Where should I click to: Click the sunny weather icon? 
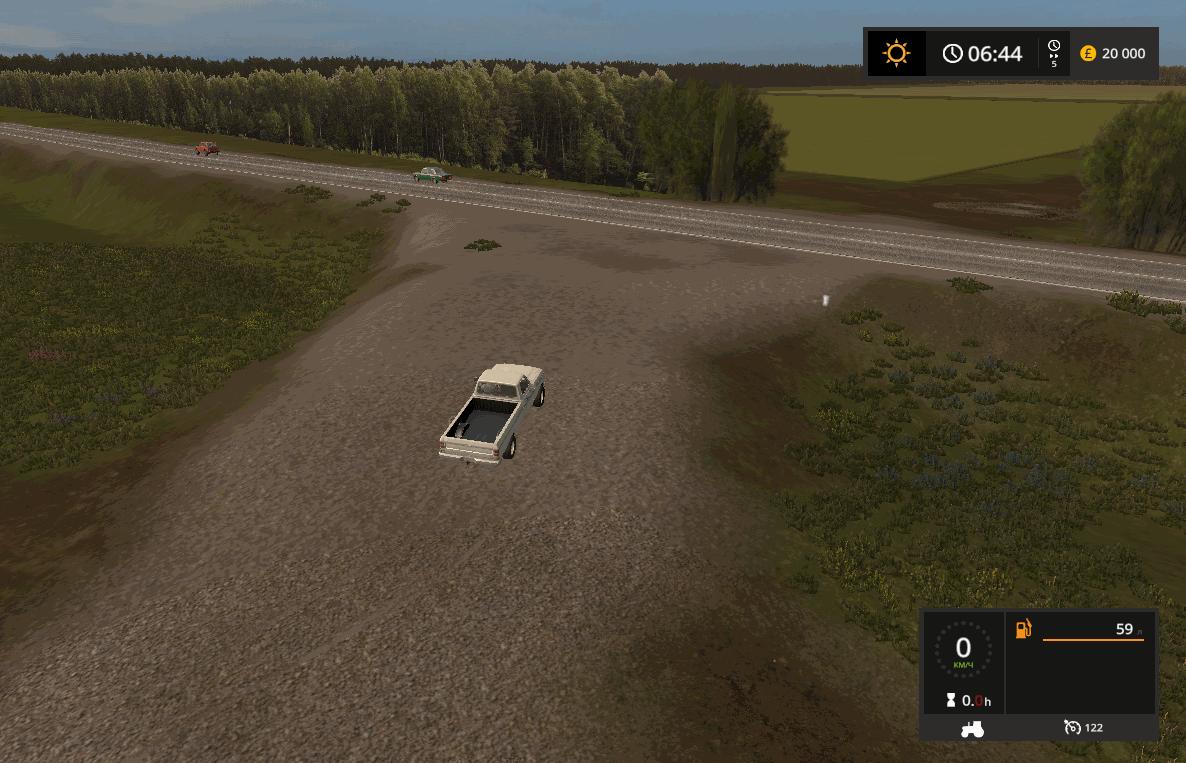pos(896,53)
